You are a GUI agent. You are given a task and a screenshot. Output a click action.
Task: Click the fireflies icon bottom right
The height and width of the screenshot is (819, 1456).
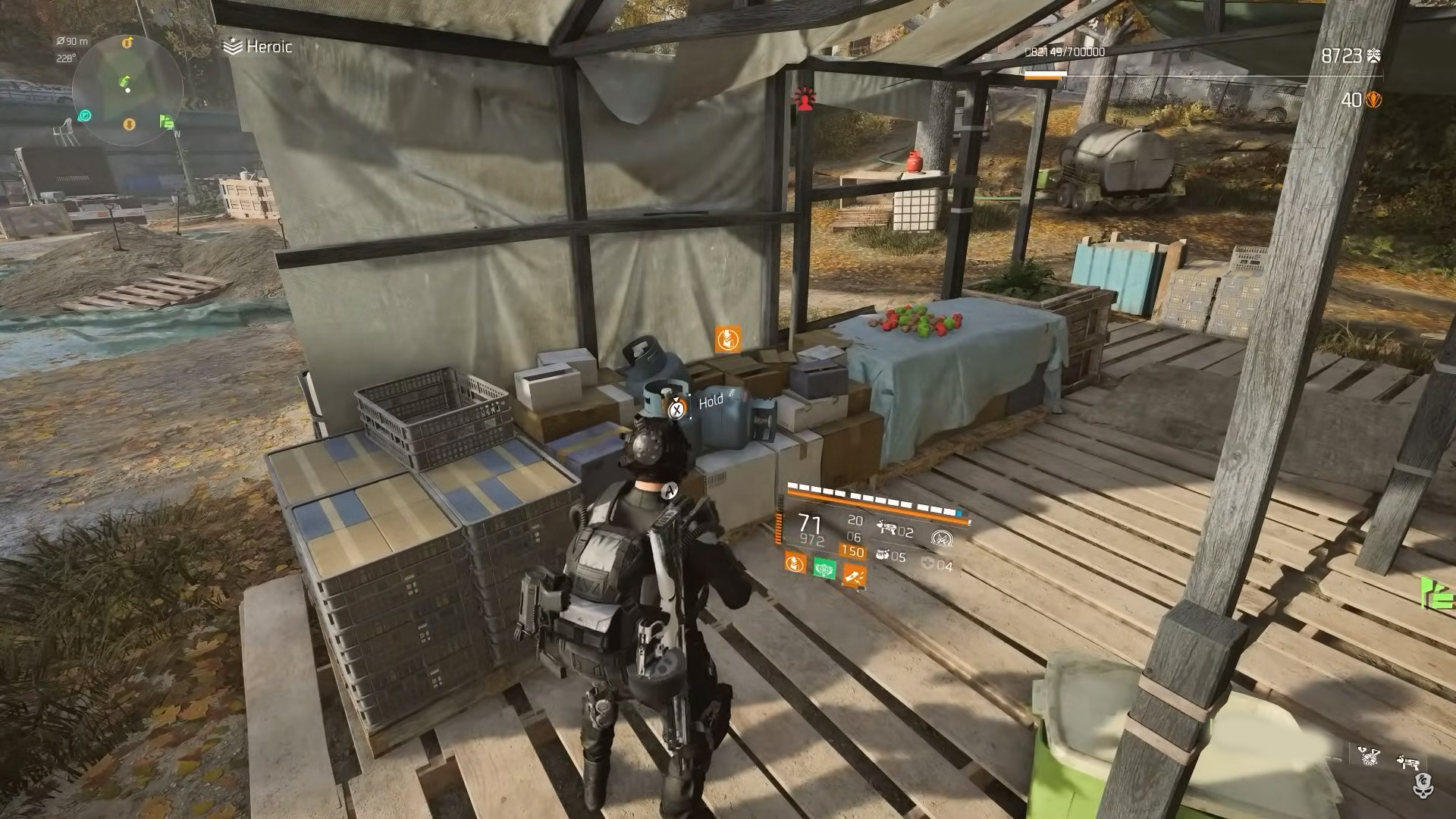[1370, 757]
